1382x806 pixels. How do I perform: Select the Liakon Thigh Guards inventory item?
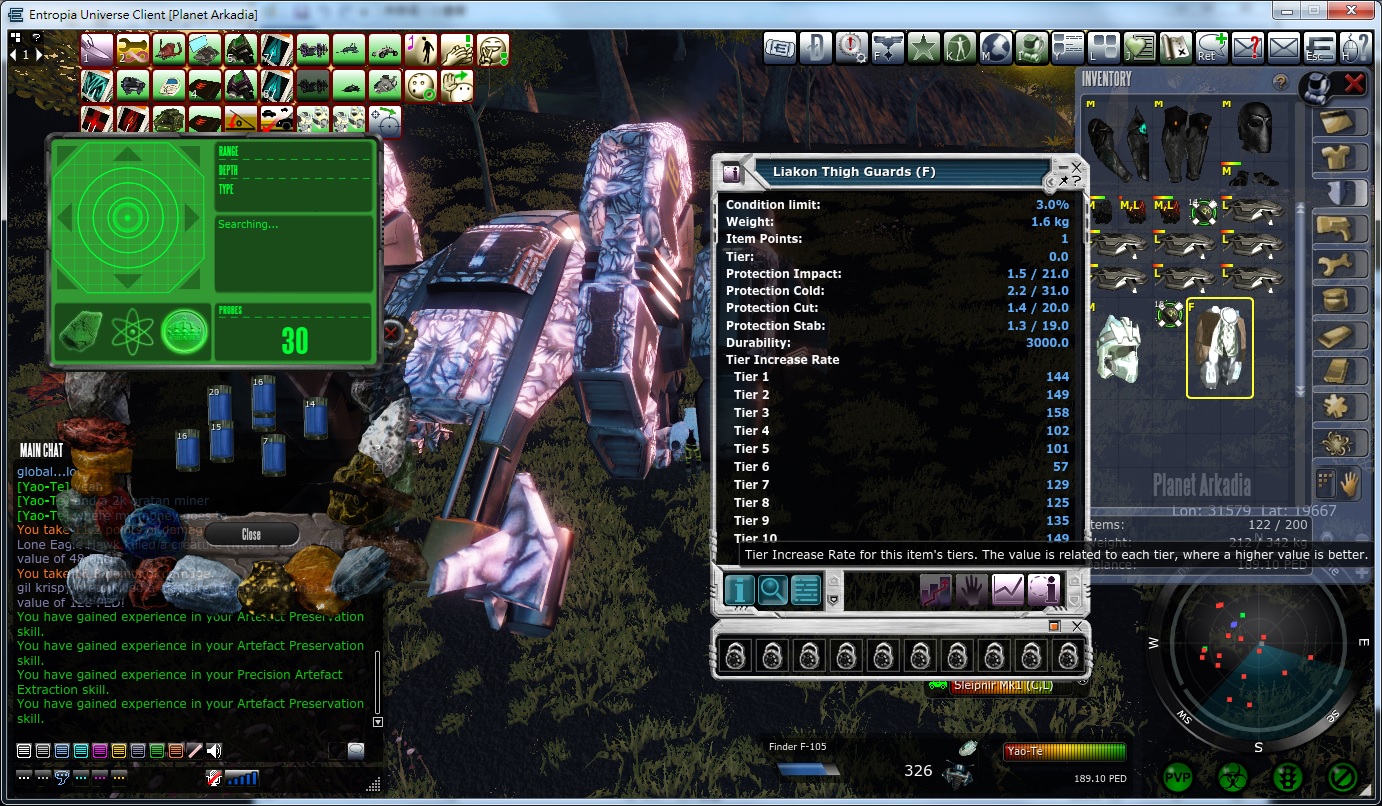click(x=1219, y=348)
